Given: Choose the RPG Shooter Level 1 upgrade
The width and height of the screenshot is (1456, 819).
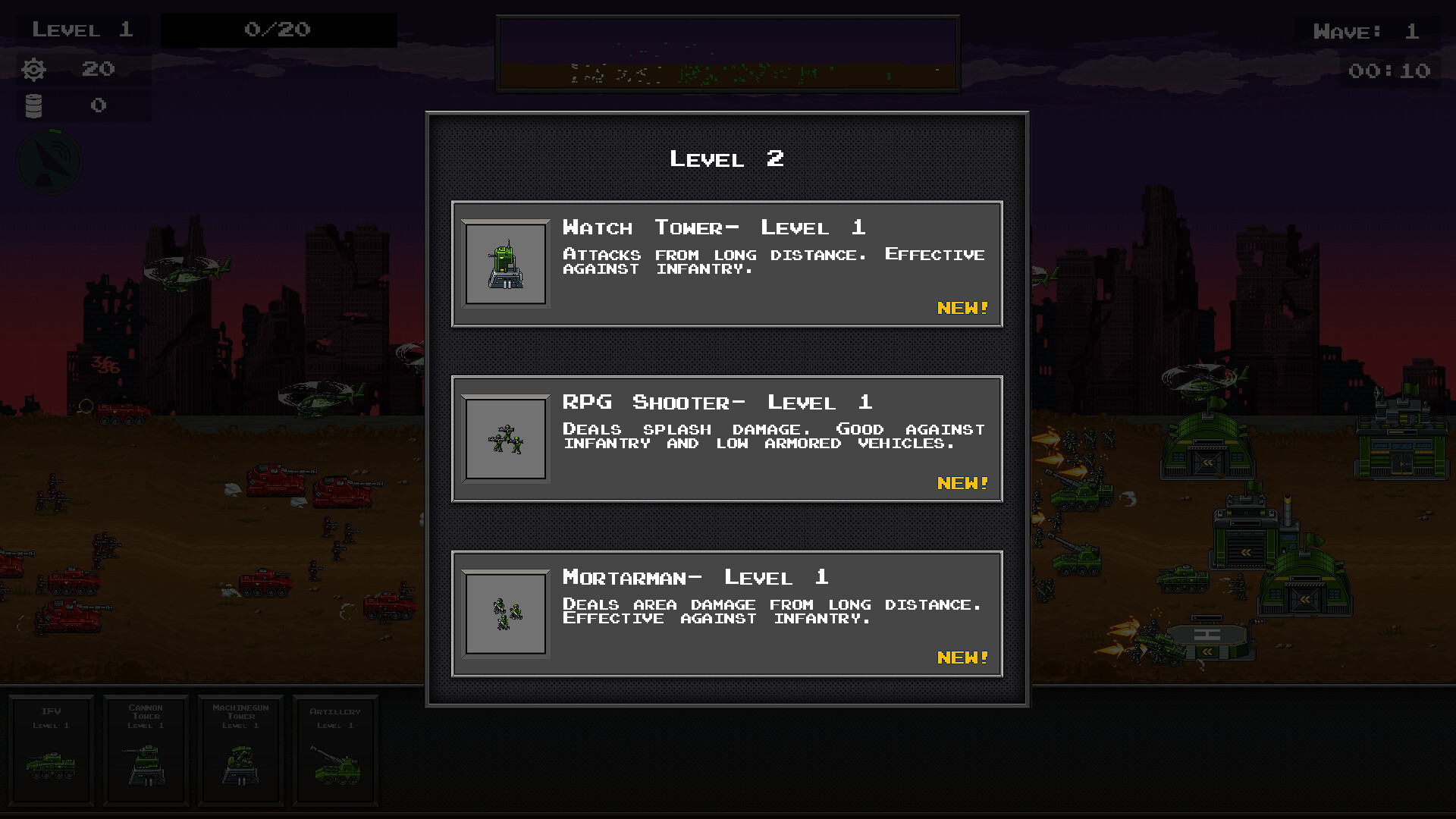Looking at the screenshot, I should (726, 439).
